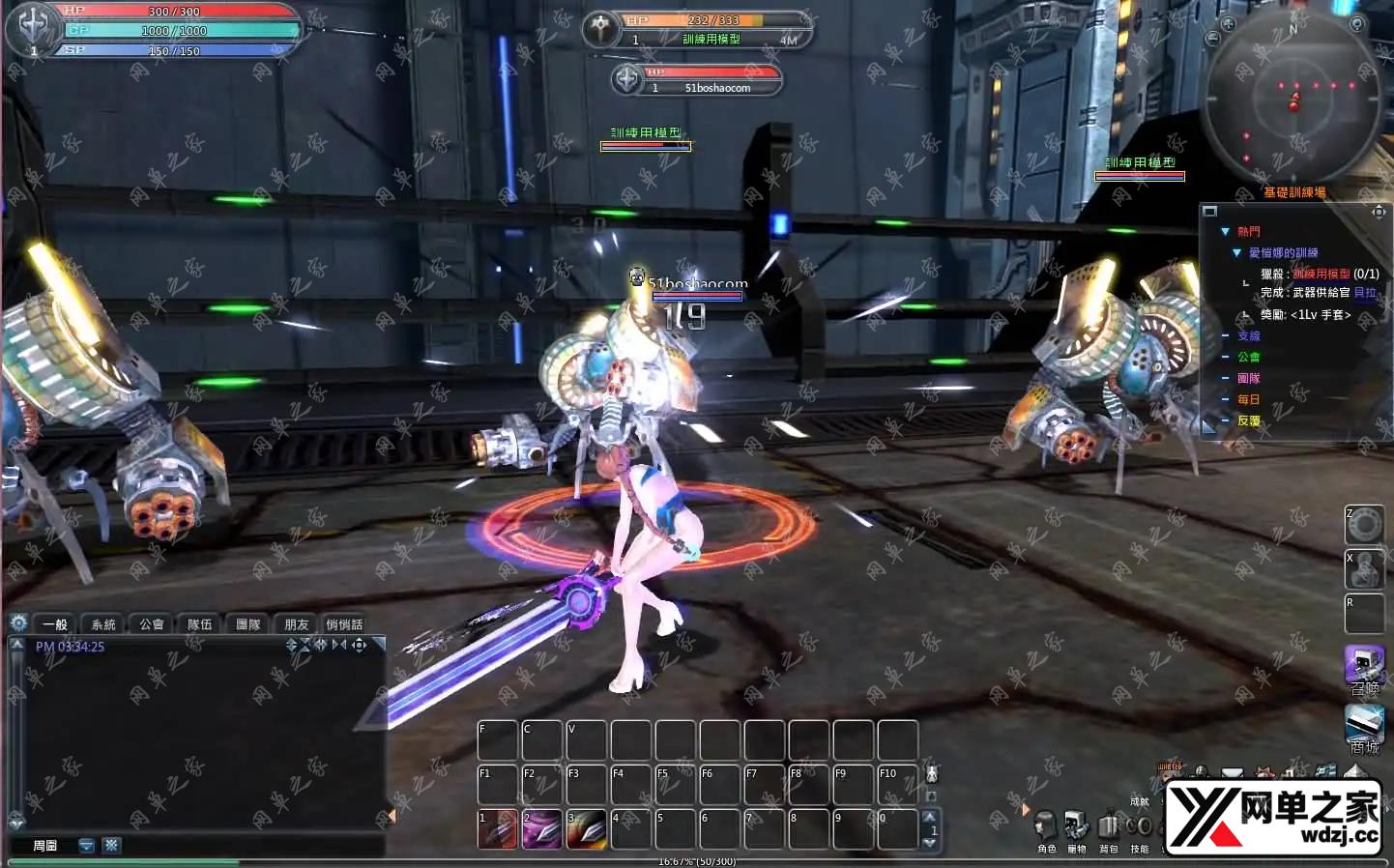Use the purple blade skill in slot 2
Image resolution: width=1394 pixels, height=868 pixels.
[542, 829]
